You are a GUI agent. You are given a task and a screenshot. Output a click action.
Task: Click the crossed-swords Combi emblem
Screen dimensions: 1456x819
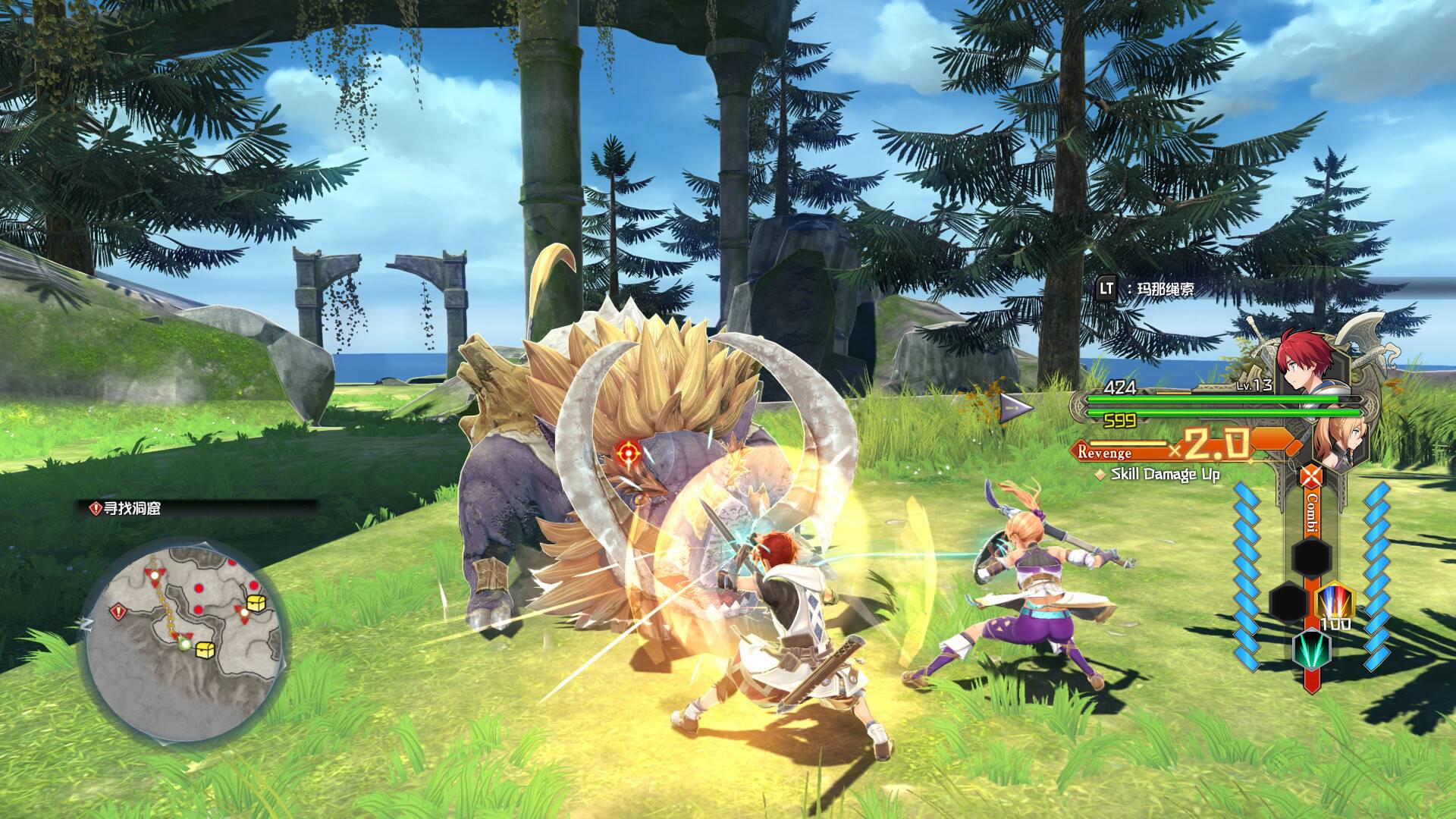pyautogui.click(x=1310, y=478)
